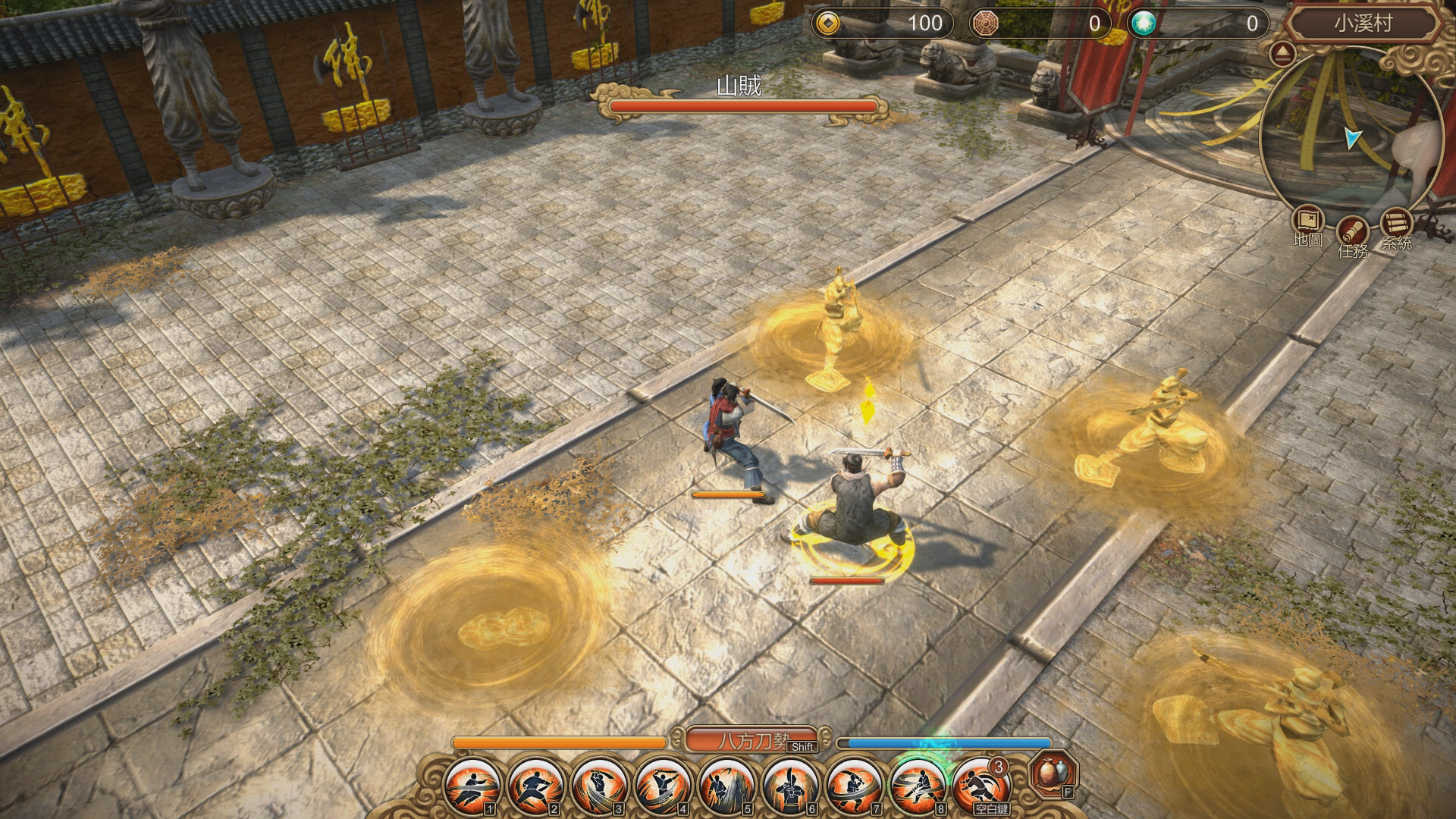Screen dimensions: 1456x819
Task: Click the teal spirit orb icon
Action: click(x=1142, y=24)
